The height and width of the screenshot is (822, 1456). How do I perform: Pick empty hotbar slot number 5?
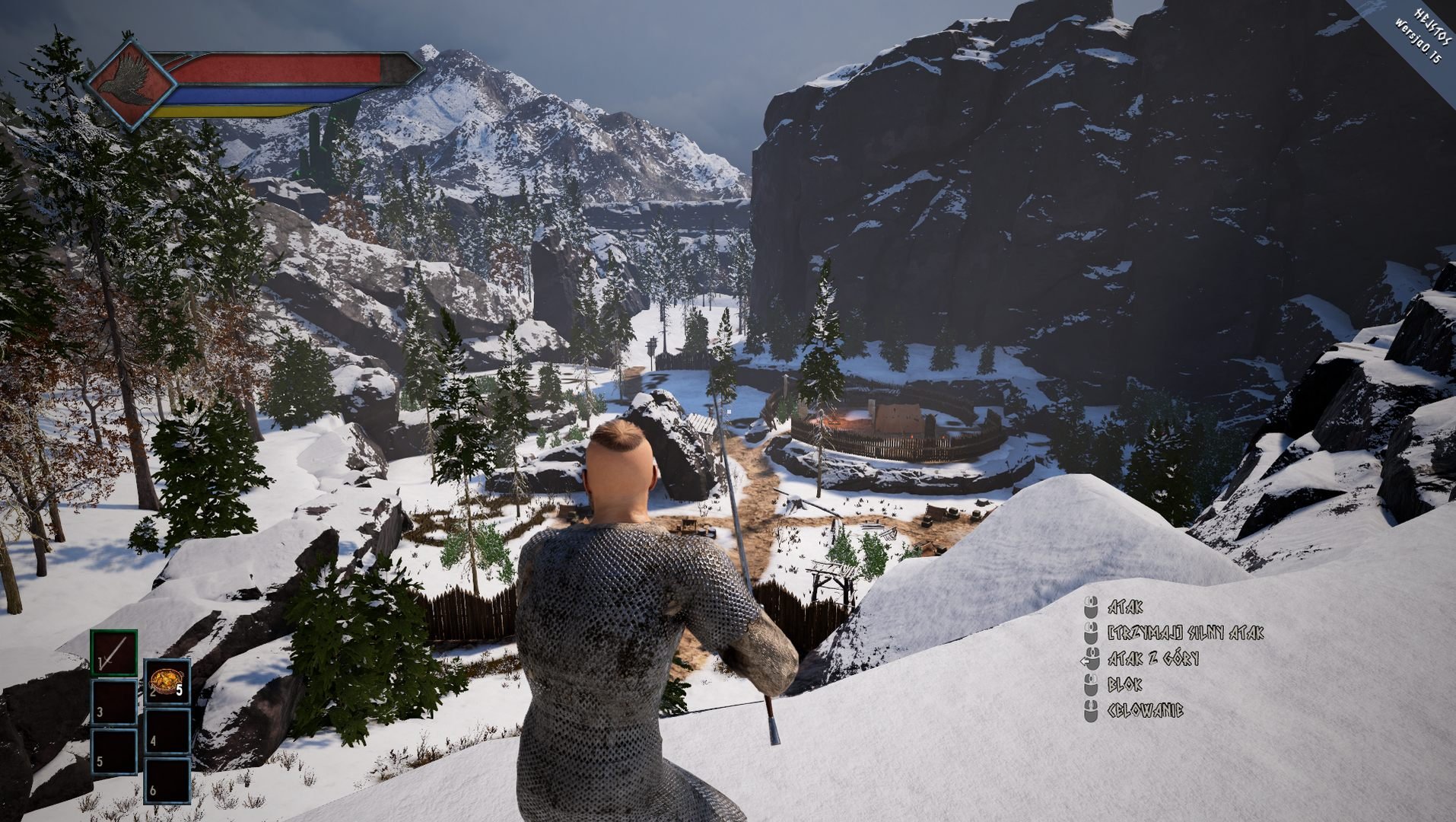pos(114,750)
